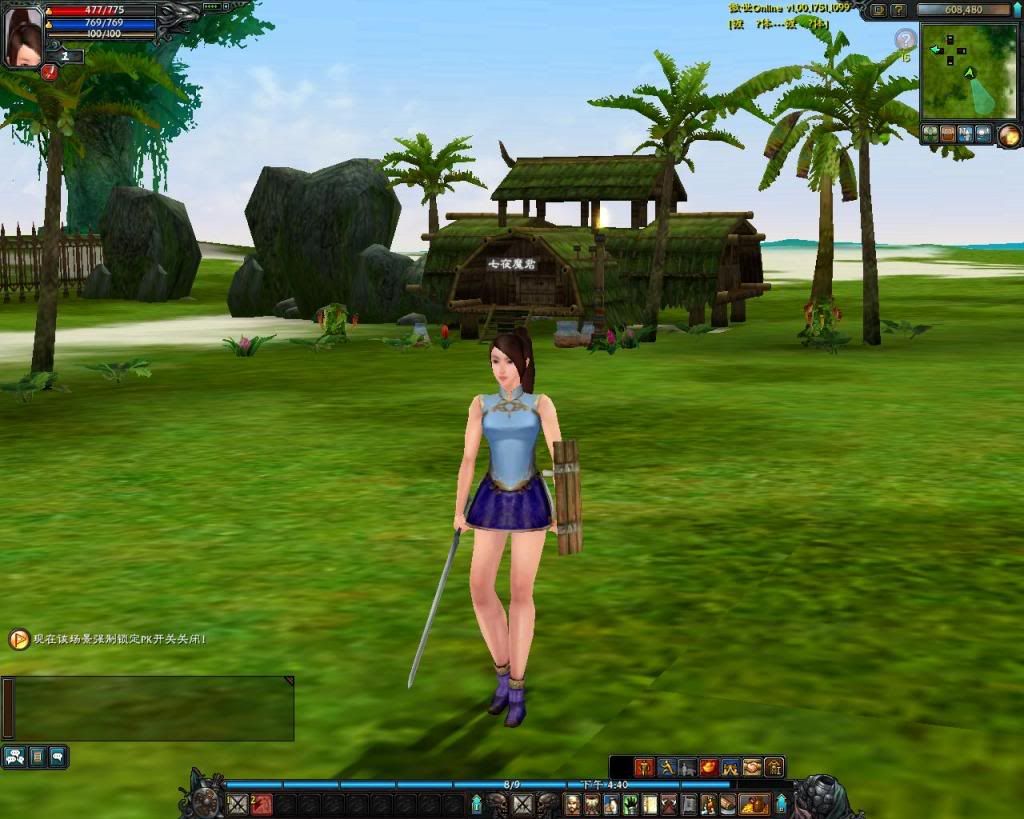
Task: Click the glowing orange orb beside minimap
Action: 1009,135
